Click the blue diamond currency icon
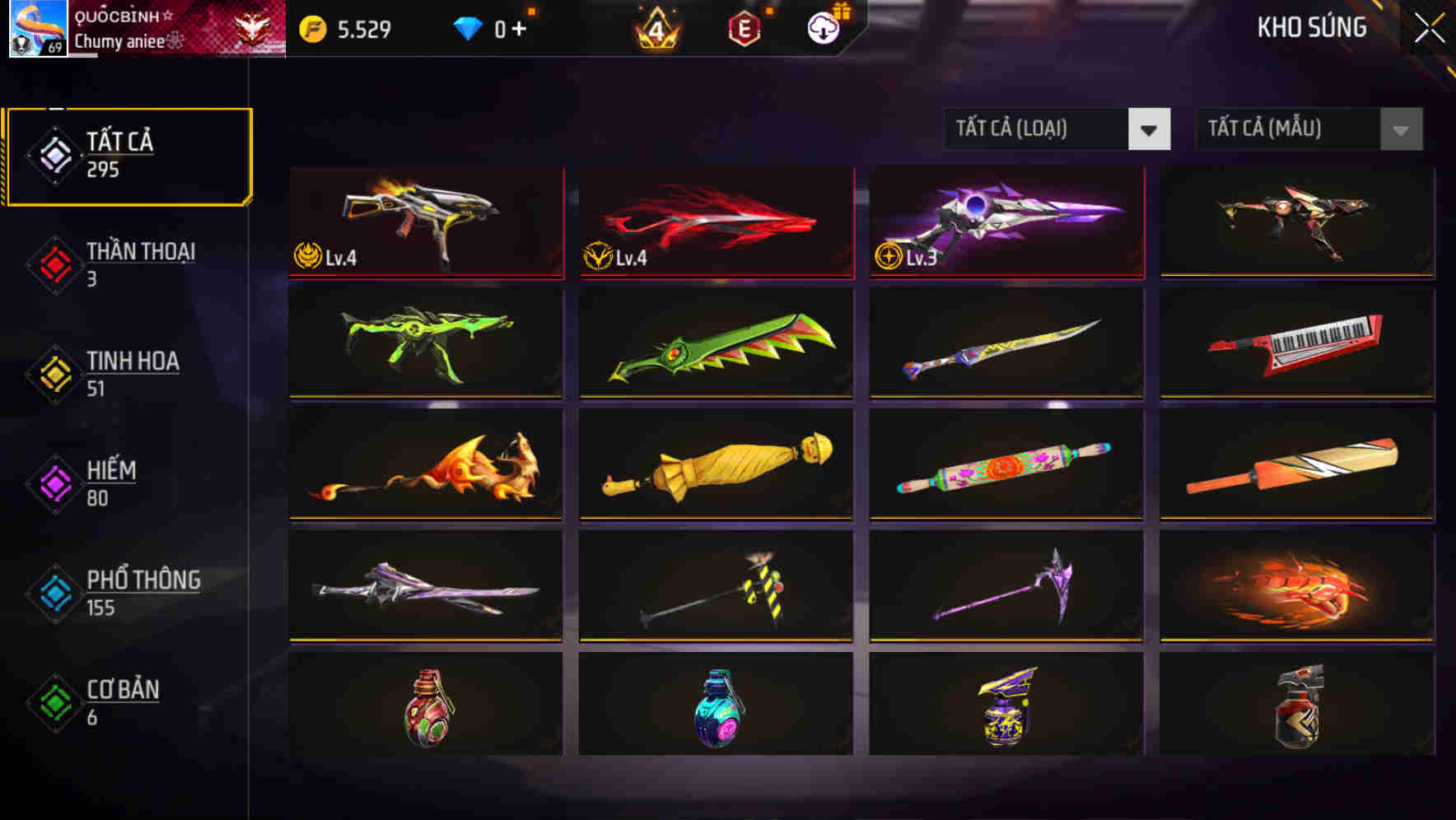The image size is (1456, 820). (x=468, y=27)
